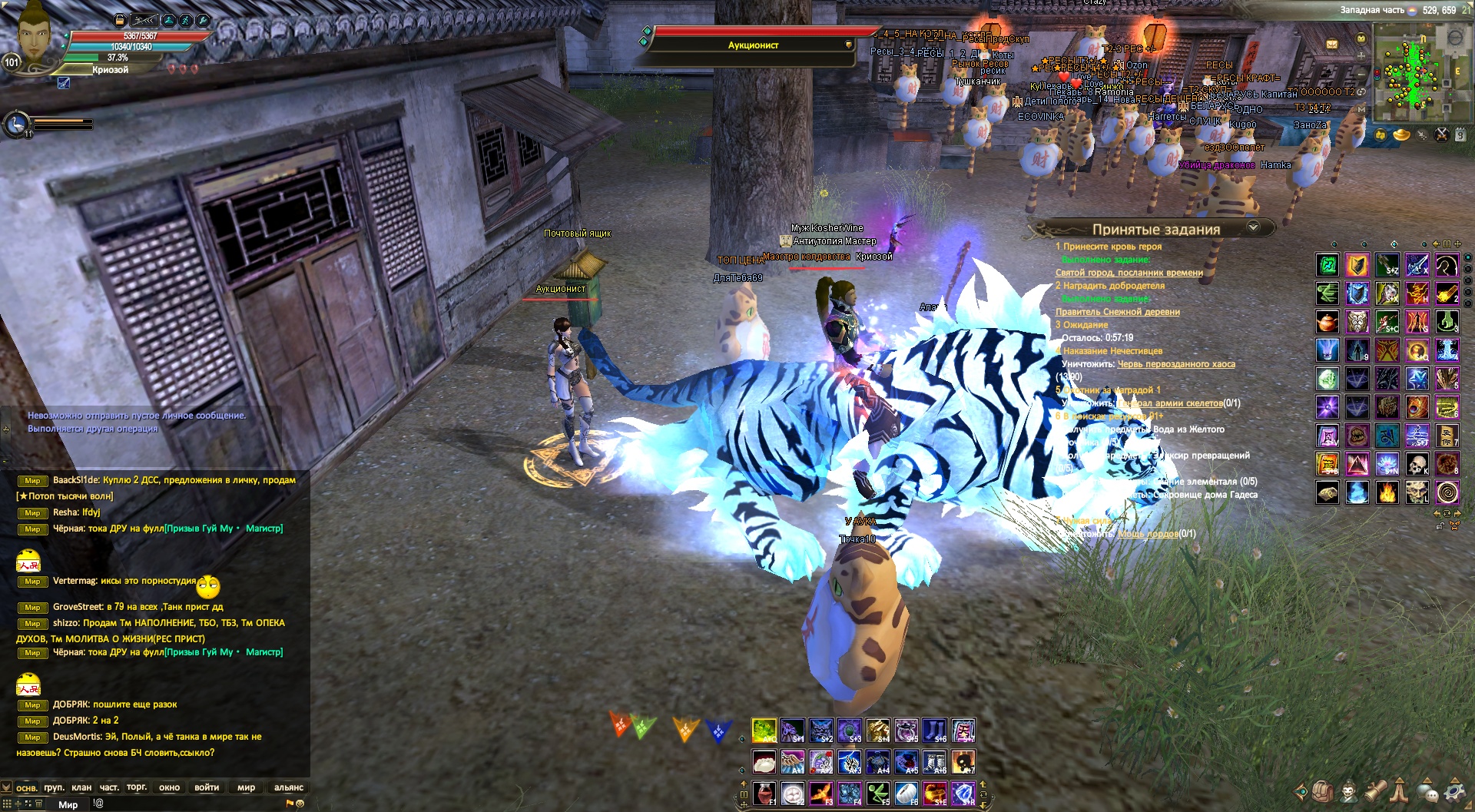Switch chat to the клан tab
This screenshot has width=1475, height=812.
[81, 787]
